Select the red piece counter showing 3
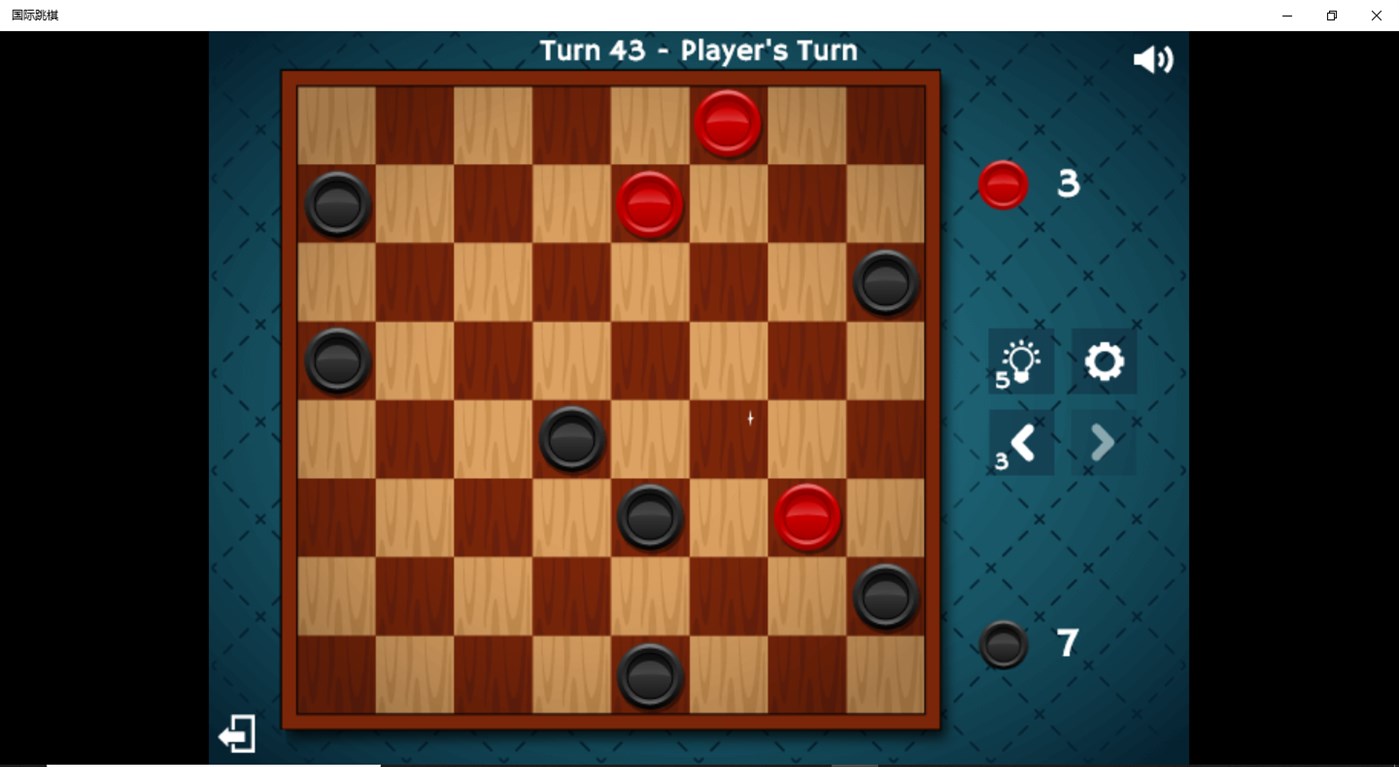 pyautogui.click(x=1002, y=184)
